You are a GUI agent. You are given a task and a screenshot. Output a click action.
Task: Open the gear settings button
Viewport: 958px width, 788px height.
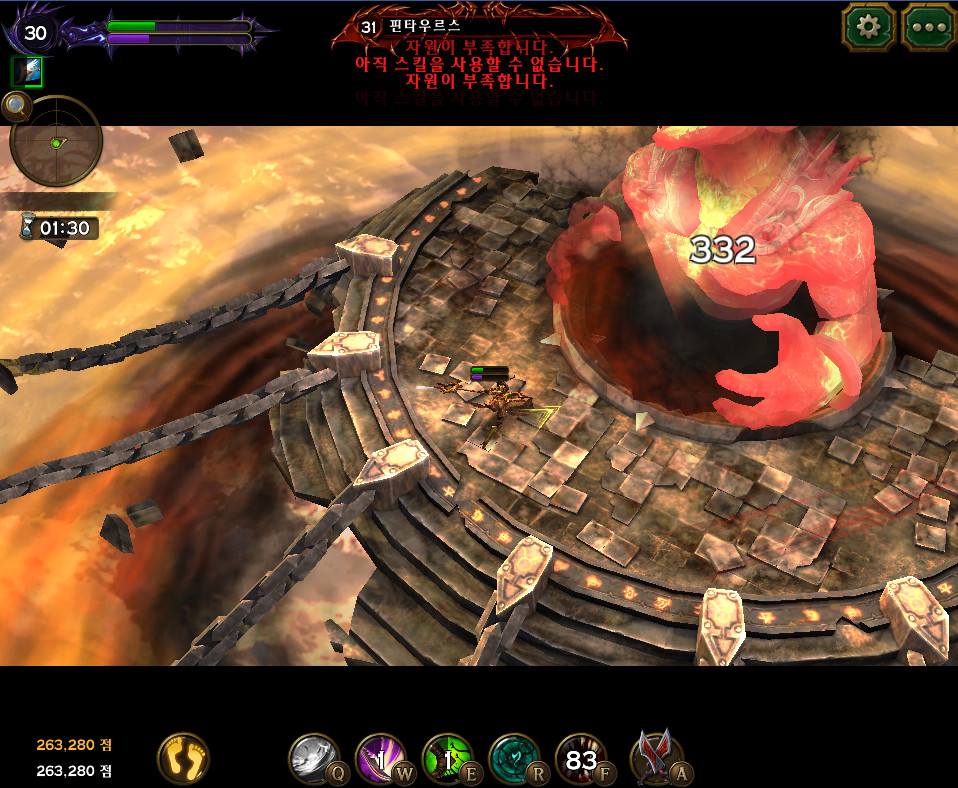[868, 27]
